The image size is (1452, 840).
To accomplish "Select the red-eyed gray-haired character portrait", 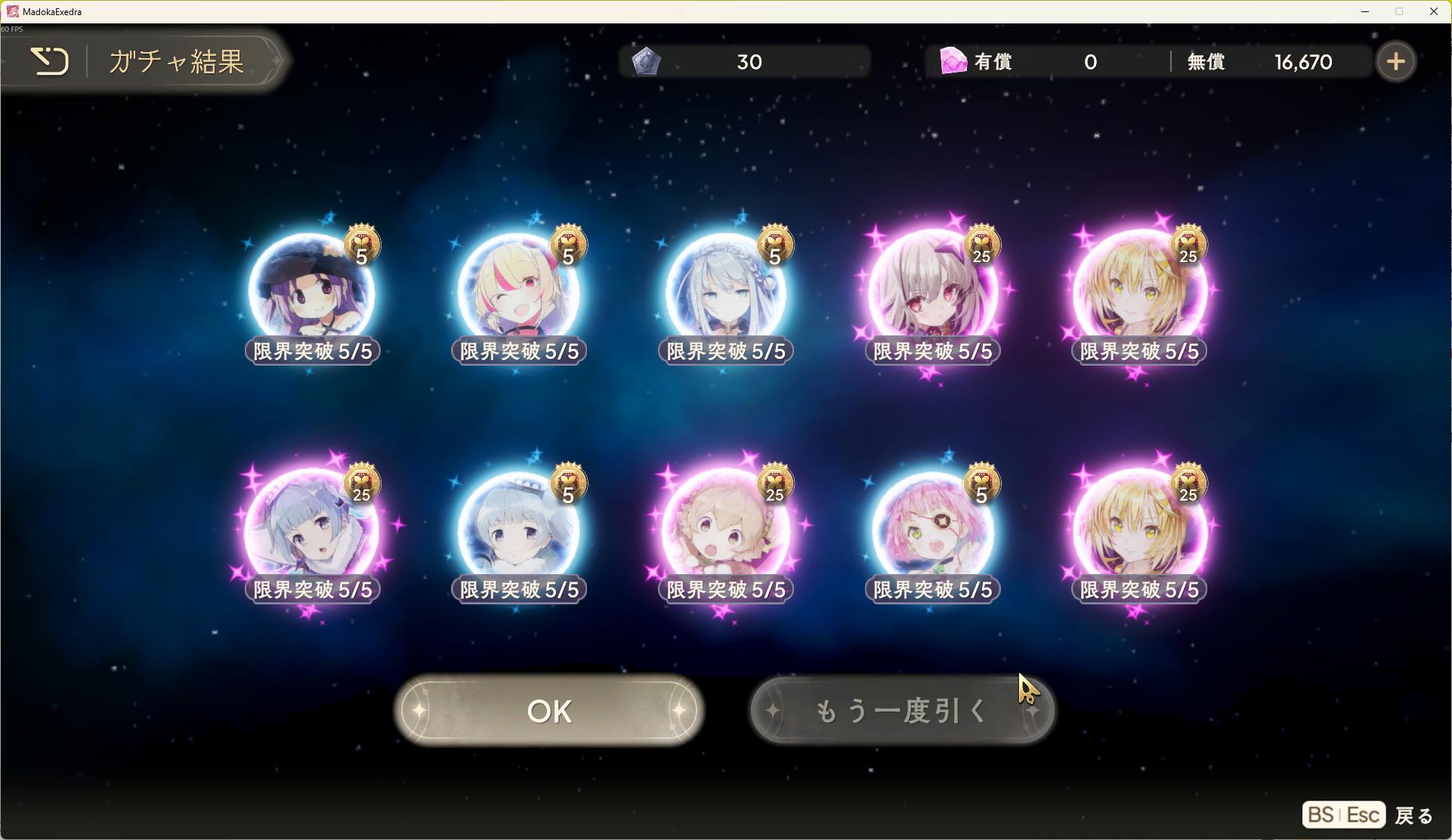I will pos(932,294).
